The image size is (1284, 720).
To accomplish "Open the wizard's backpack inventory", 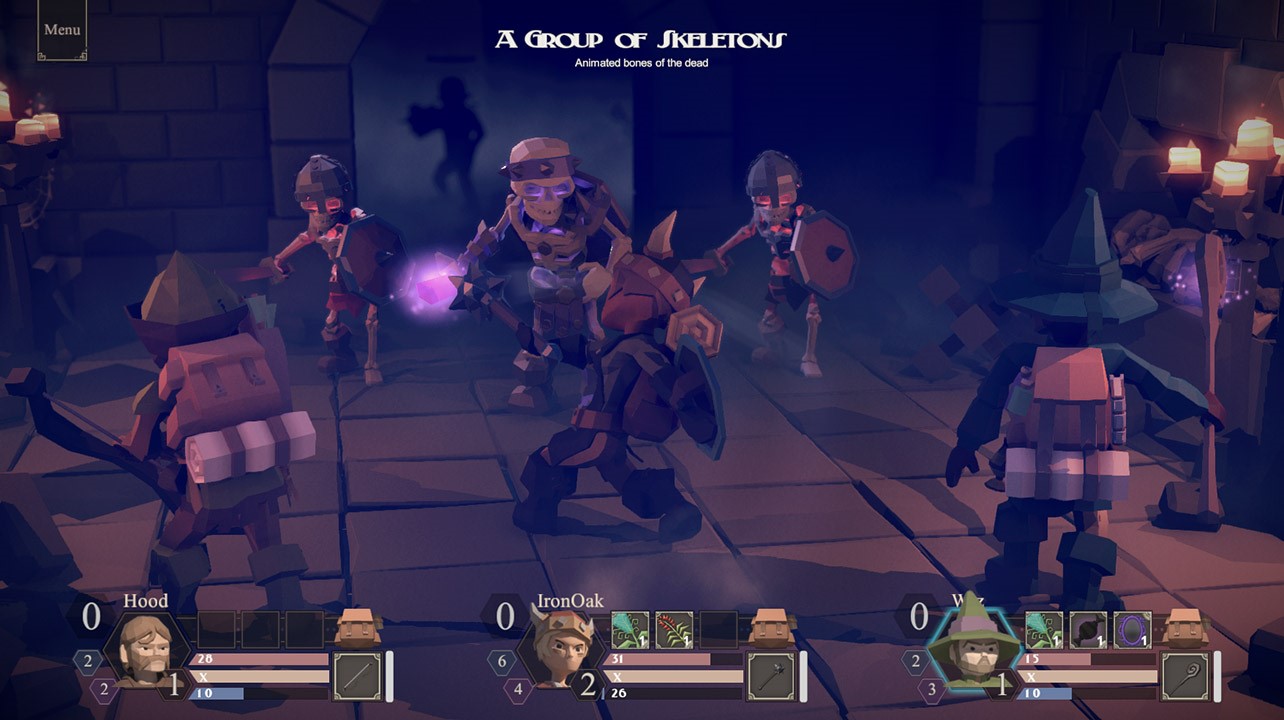I will coord(1186,627).
